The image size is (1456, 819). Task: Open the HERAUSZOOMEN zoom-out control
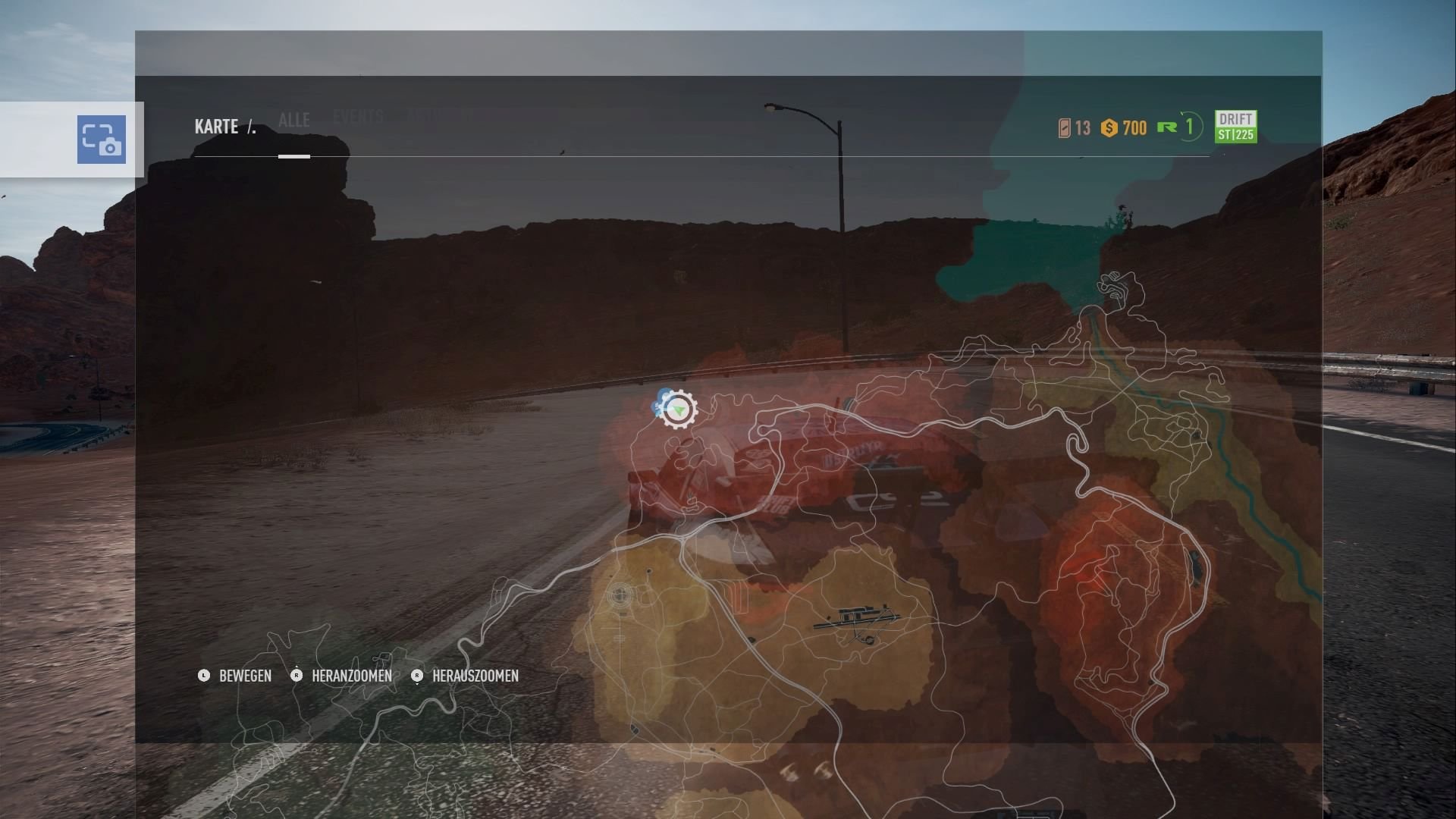click(416, 676)
